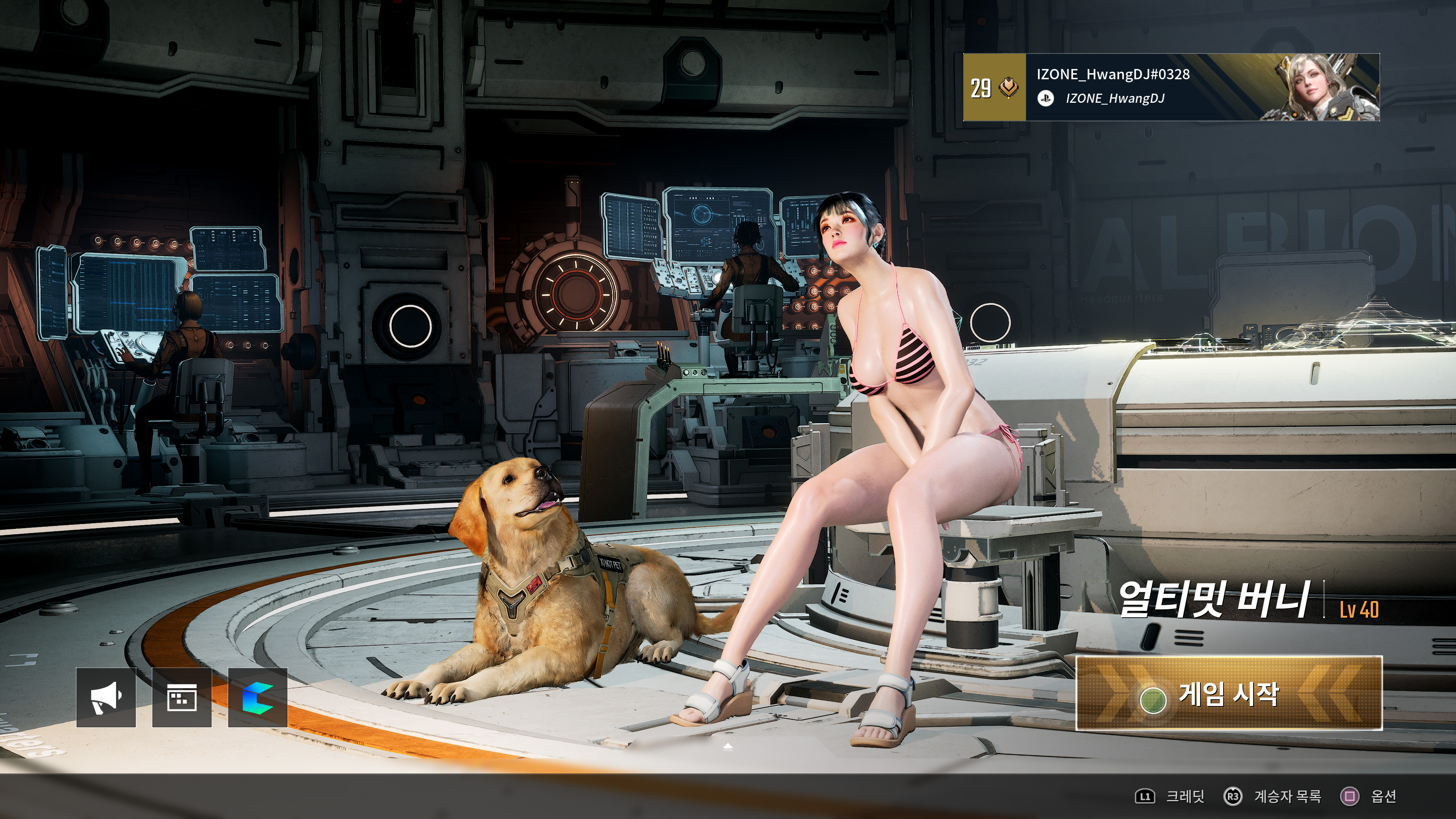
Task: Open the 옵션 options menu
Action: click(x=1368, y=796)
